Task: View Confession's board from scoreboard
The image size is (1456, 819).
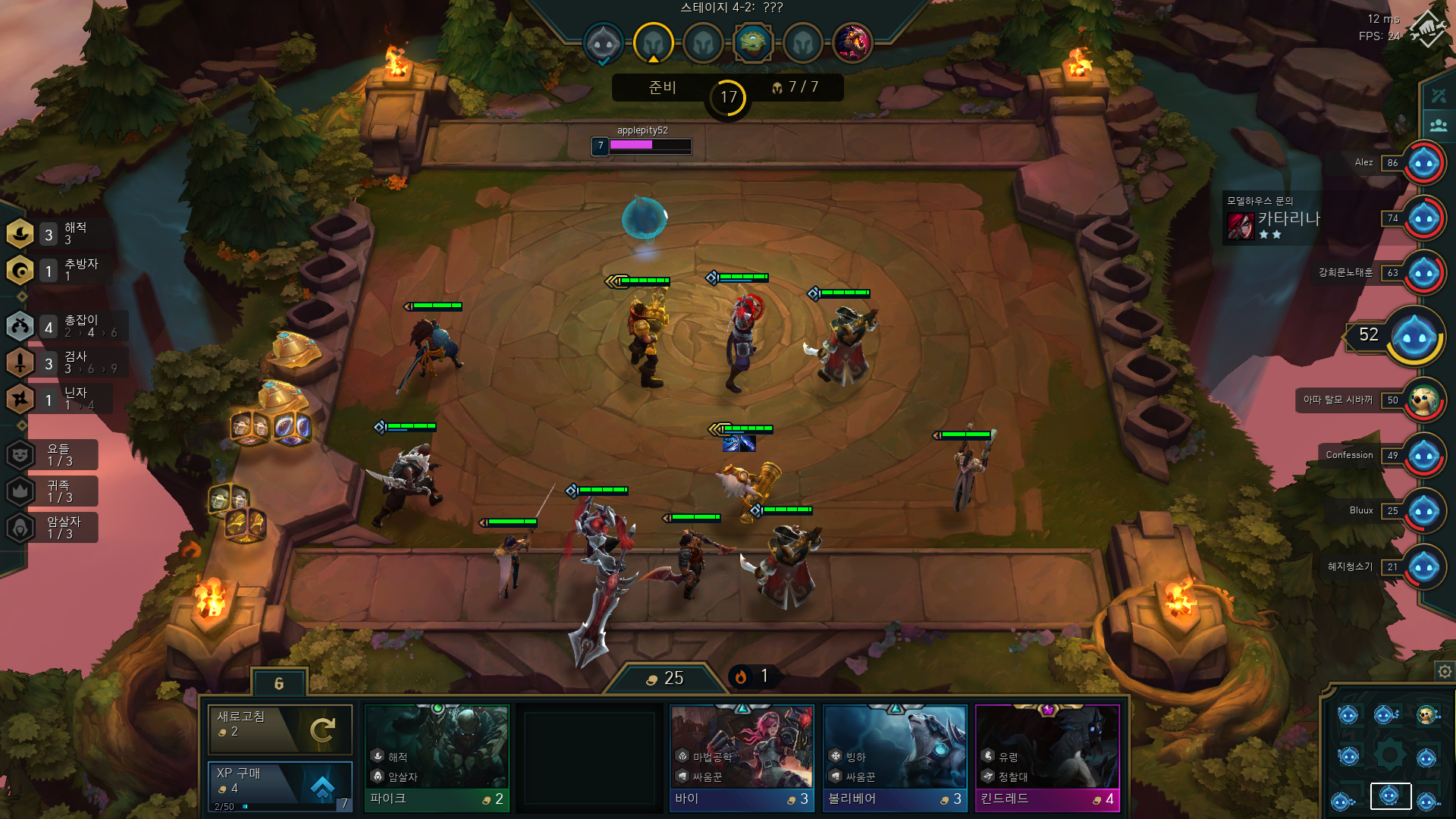Action: coord(1423,455)
